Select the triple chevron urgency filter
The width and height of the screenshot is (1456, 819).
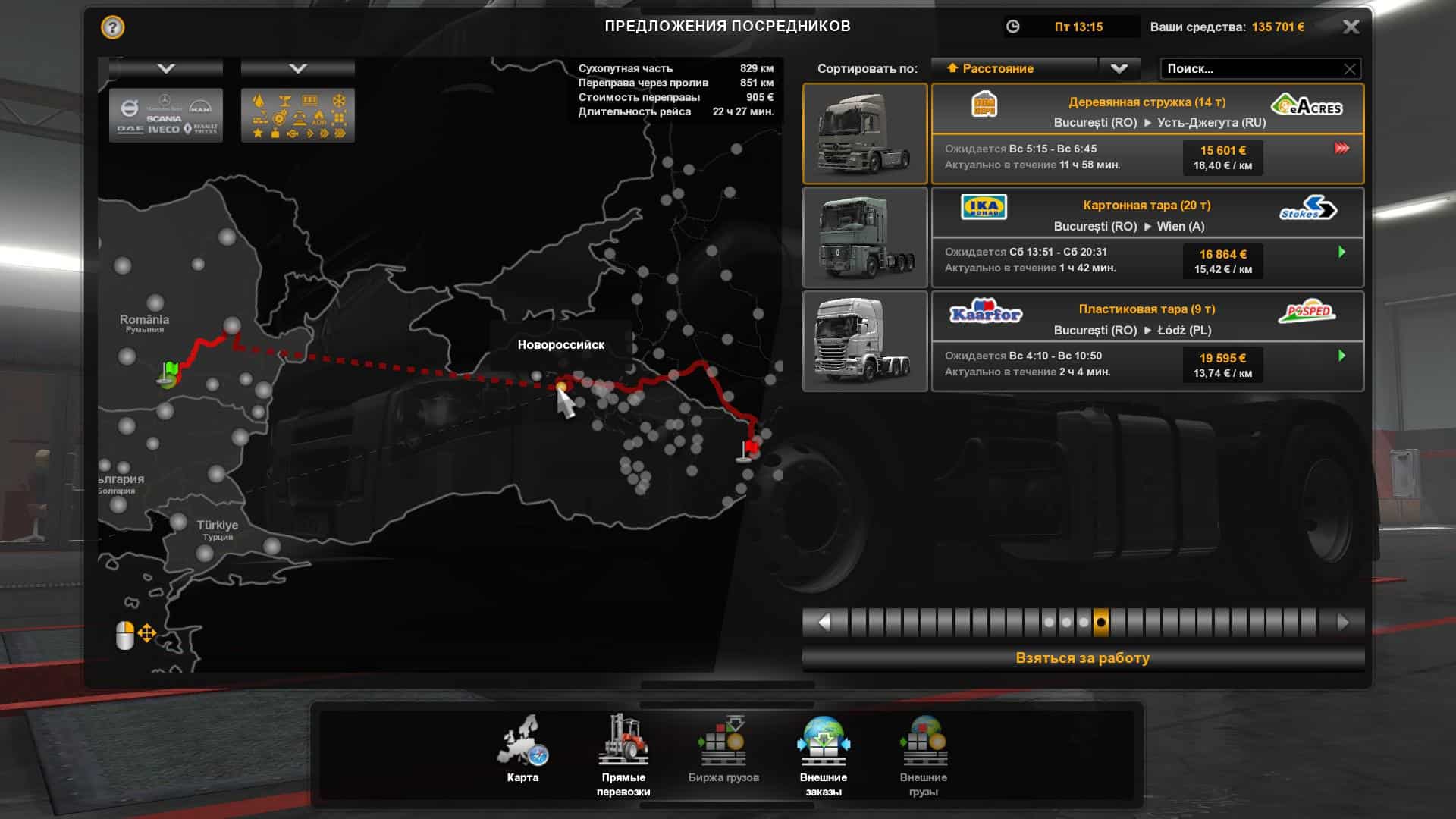[x=340, y=133]
